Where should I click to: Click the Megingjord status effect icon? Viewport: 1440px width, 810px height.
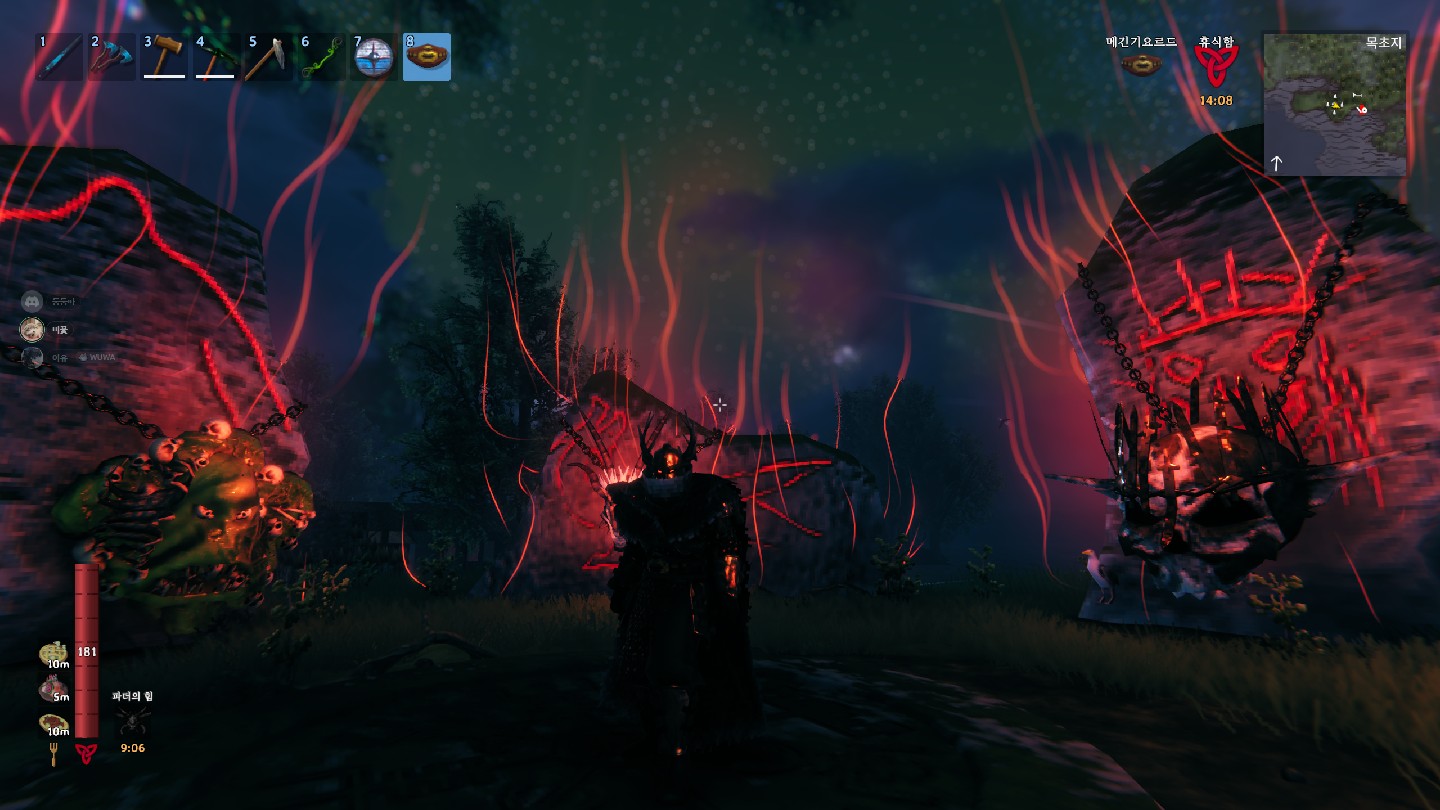[1141, 66]
